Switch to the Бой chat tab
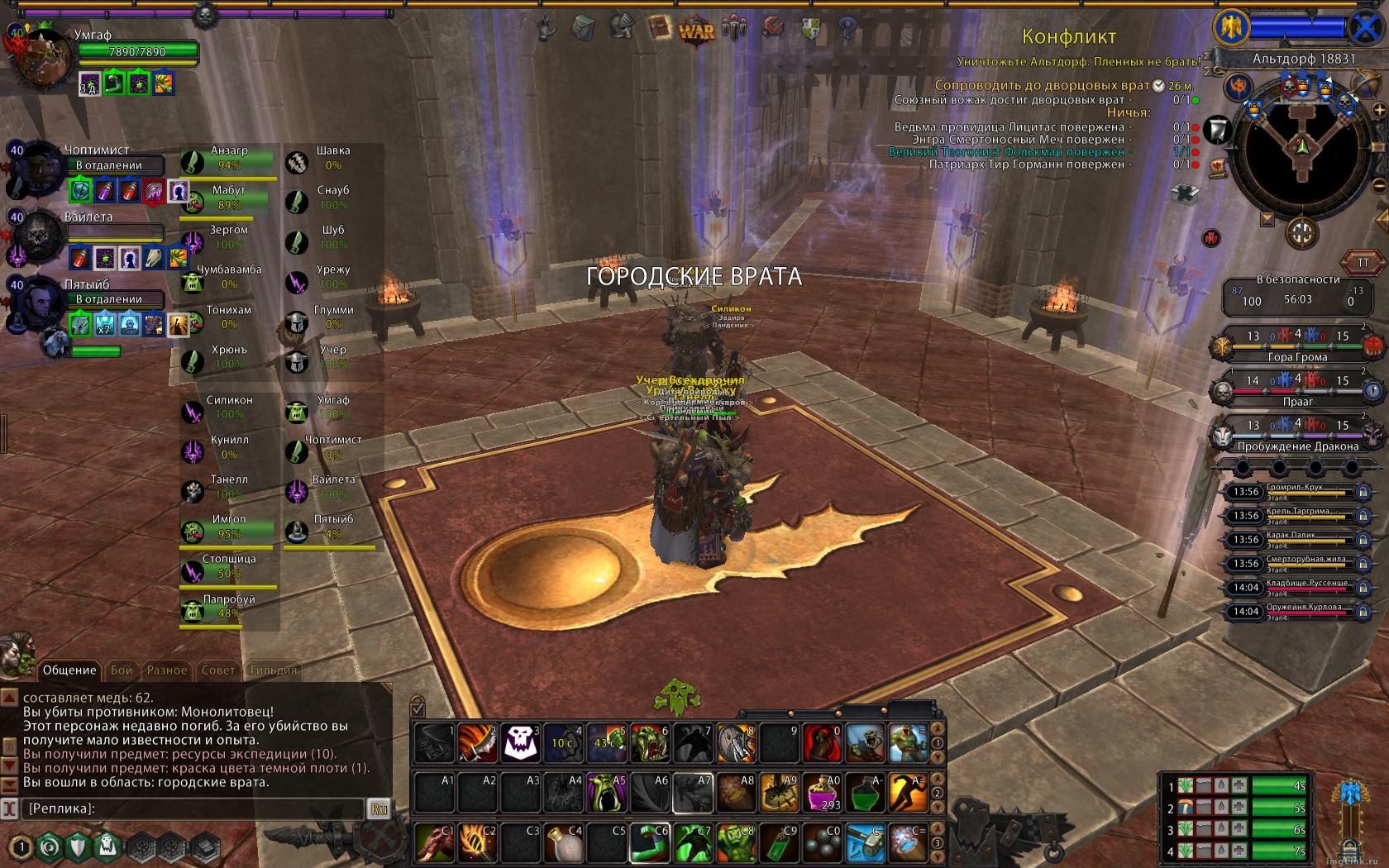The width and height of the screenshot is (1389, 868). point(122,670)
